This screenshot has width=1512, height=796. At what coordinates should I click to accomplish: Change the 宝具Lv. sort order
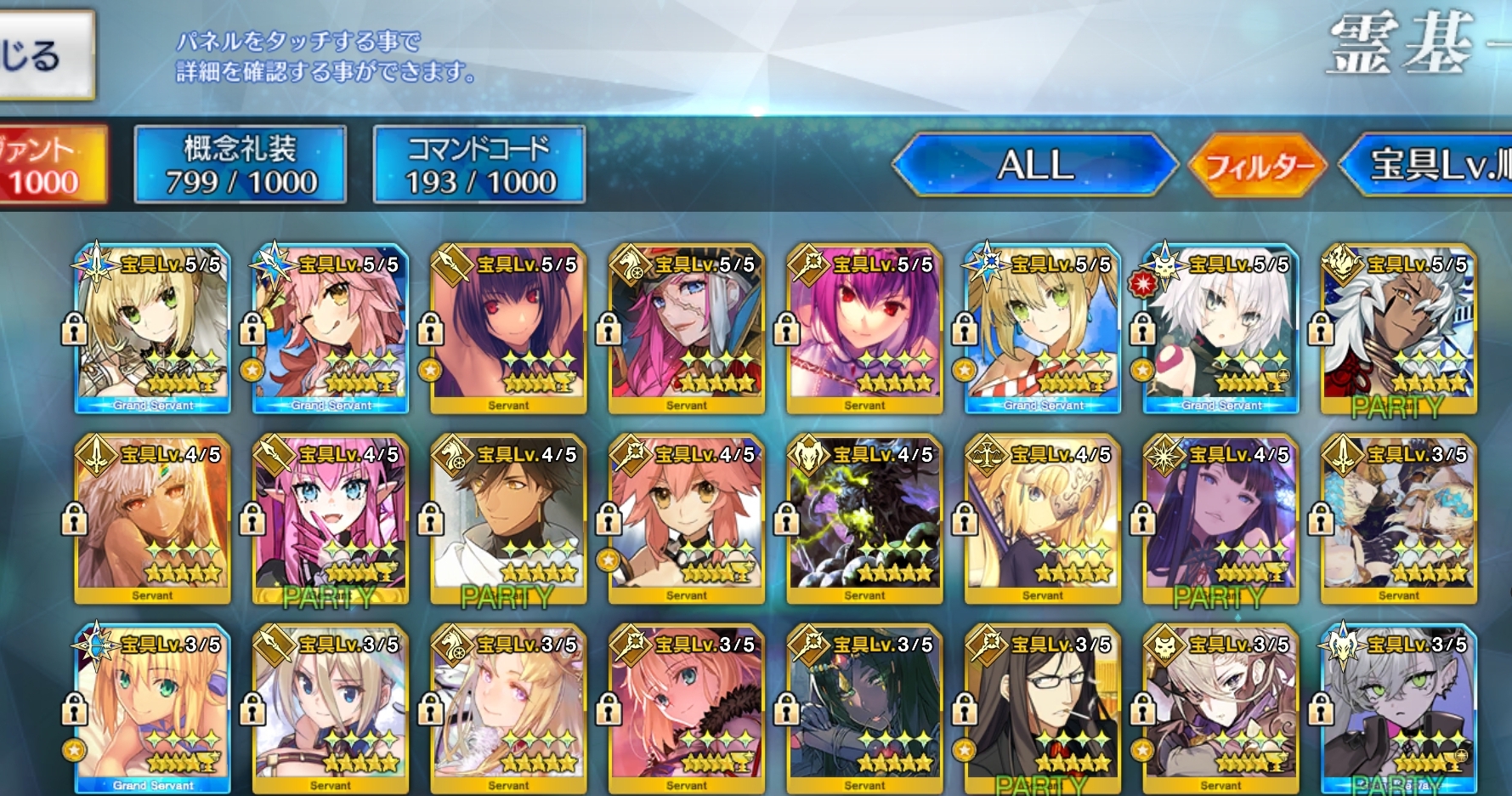click(x=1436, y=165)
